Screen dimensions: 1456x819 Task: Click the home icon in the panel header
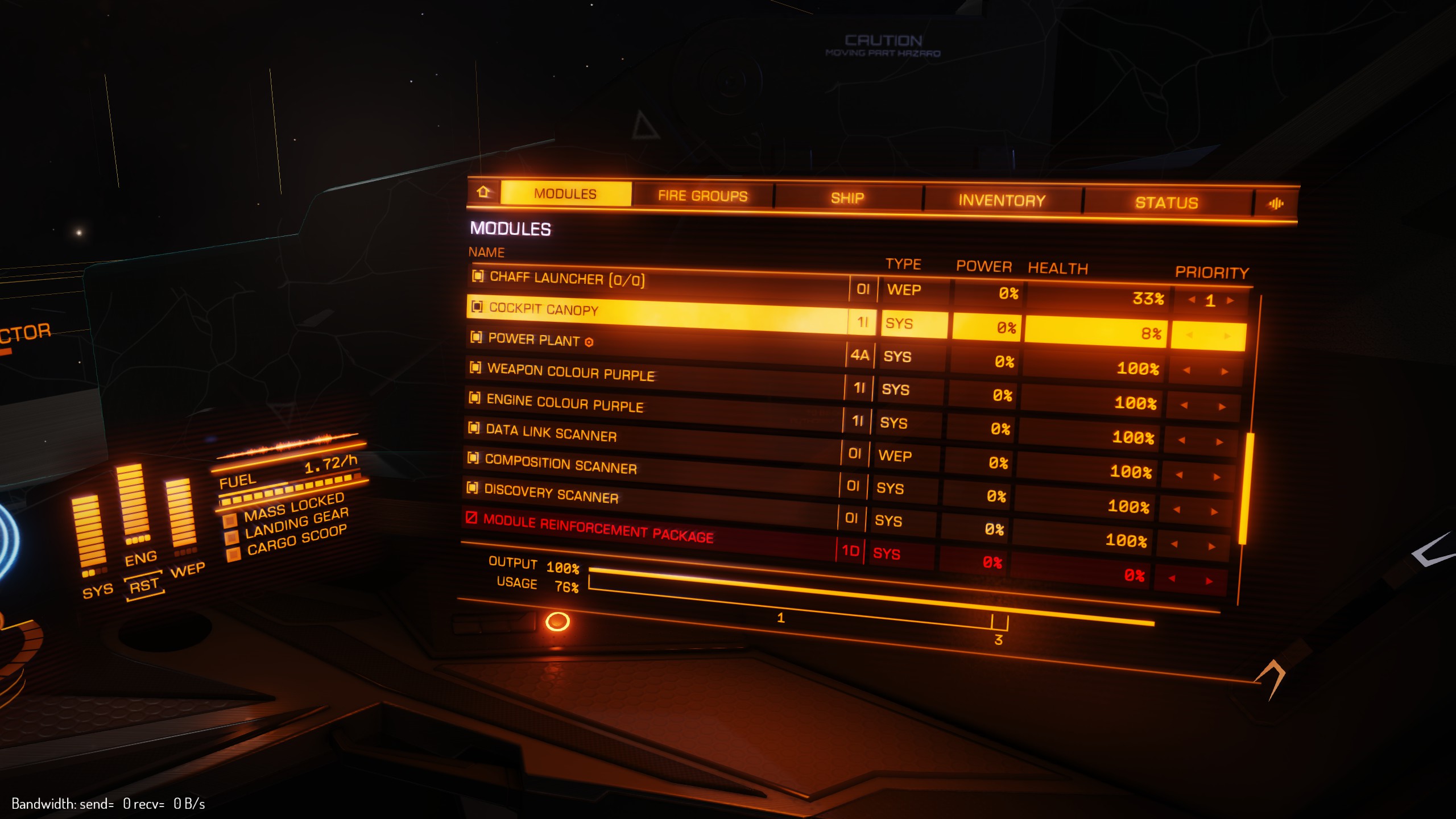pos(483,192)
